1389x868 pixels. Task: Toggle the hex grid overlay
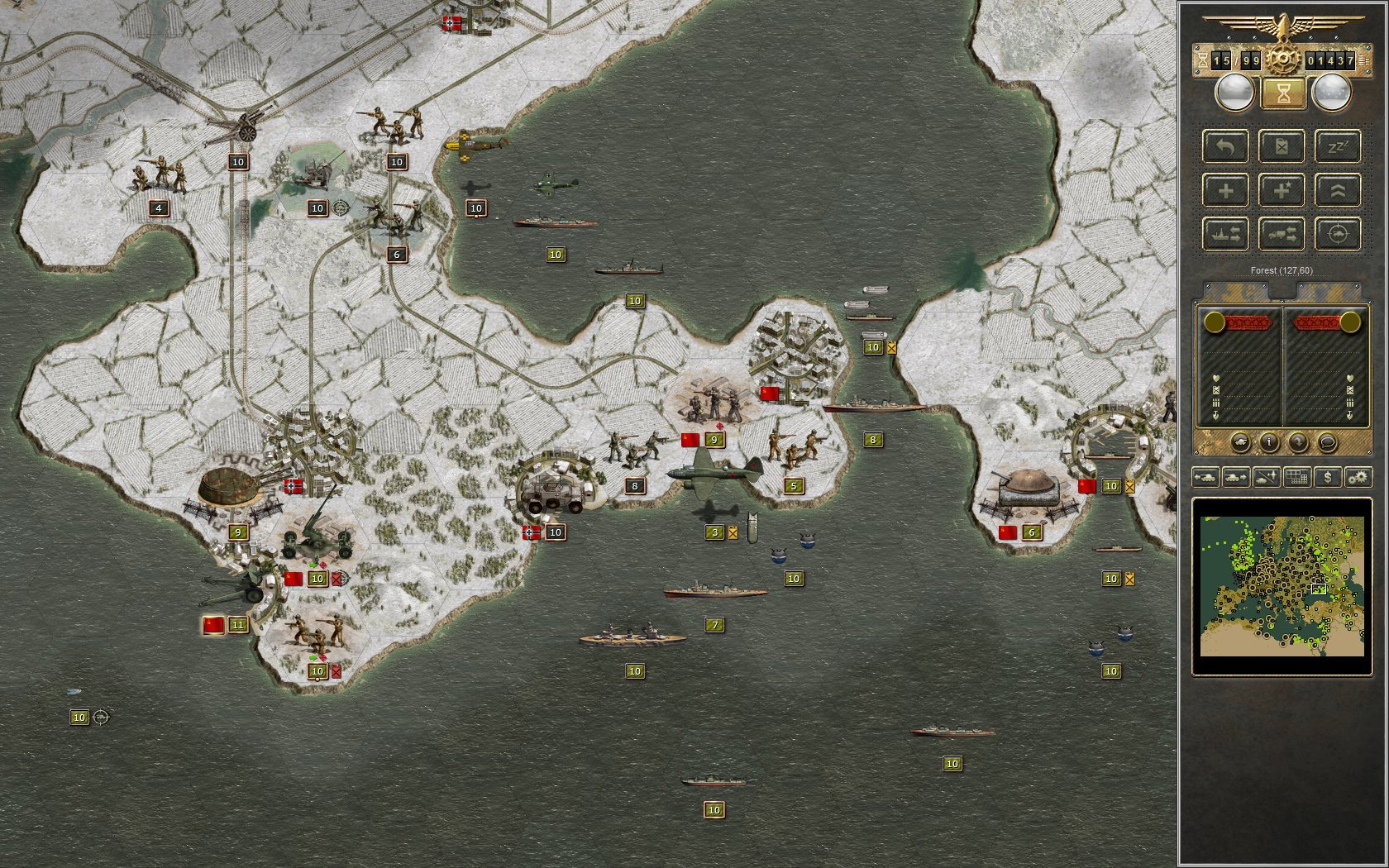1296,478
